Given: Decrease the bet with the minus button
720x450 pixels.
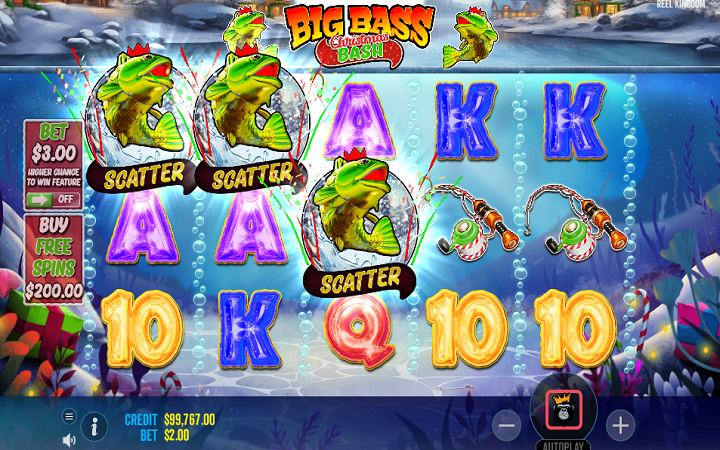Looking at the screenshot, I should coord(507,425).
